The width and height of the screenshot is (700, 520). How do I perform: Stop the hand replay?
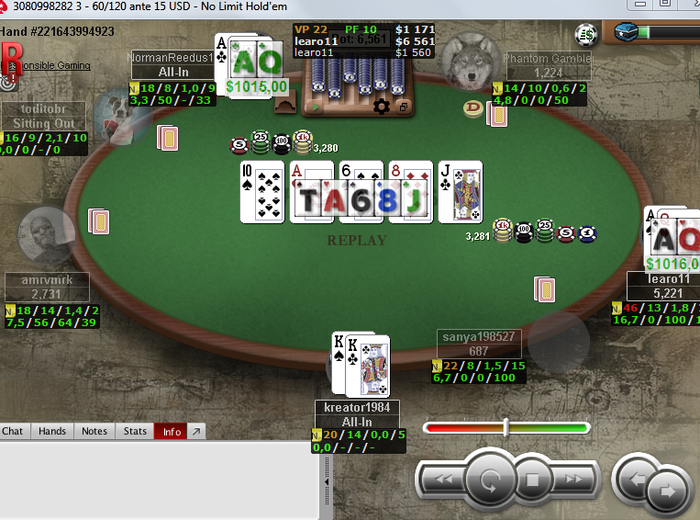coord(533,480)
